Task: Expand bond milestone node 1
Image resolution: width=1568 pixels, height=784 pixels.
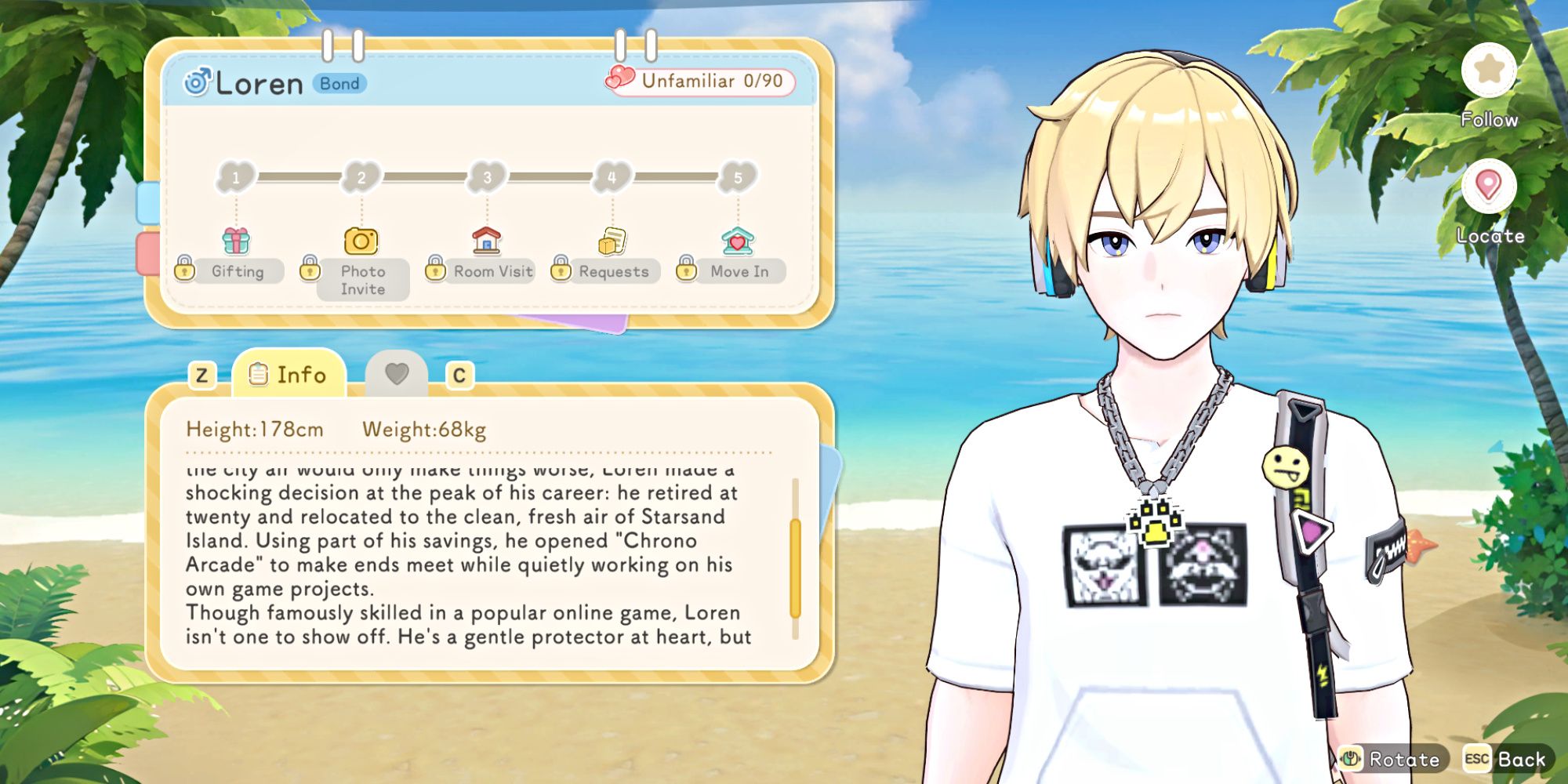Action: click(x=234, y=178)
